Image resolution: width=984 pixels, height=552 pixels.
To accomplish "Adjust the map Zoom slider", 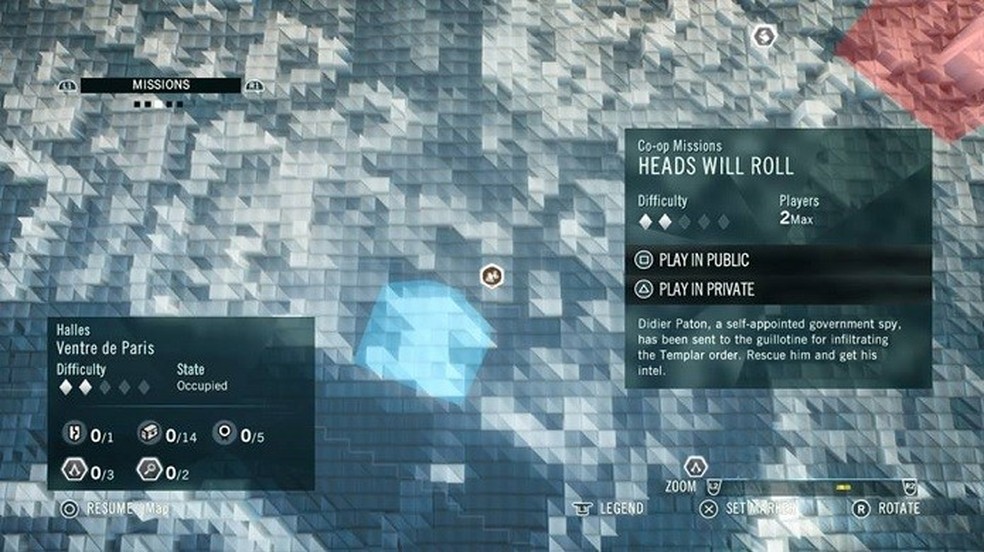I will (x=810, y=487).
